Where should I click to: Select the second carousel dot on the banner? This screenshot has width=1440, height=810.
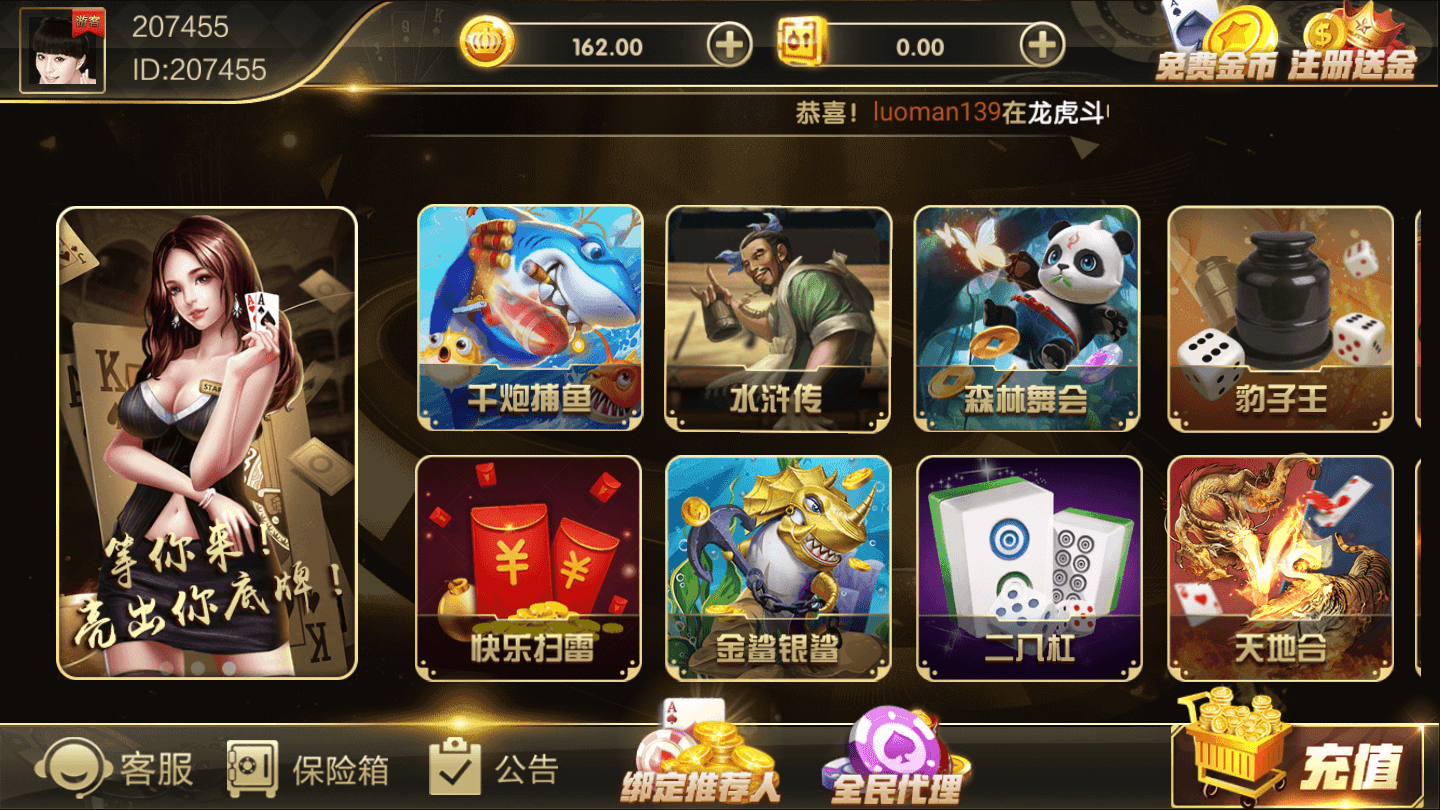coord(198,667)
